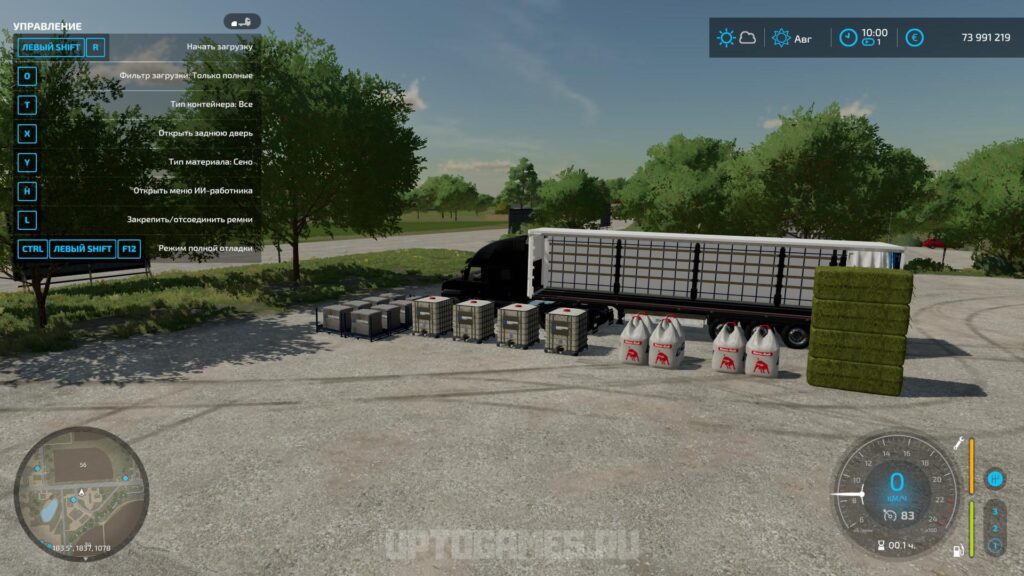Click the fuel pump icon

pos(957,549)
